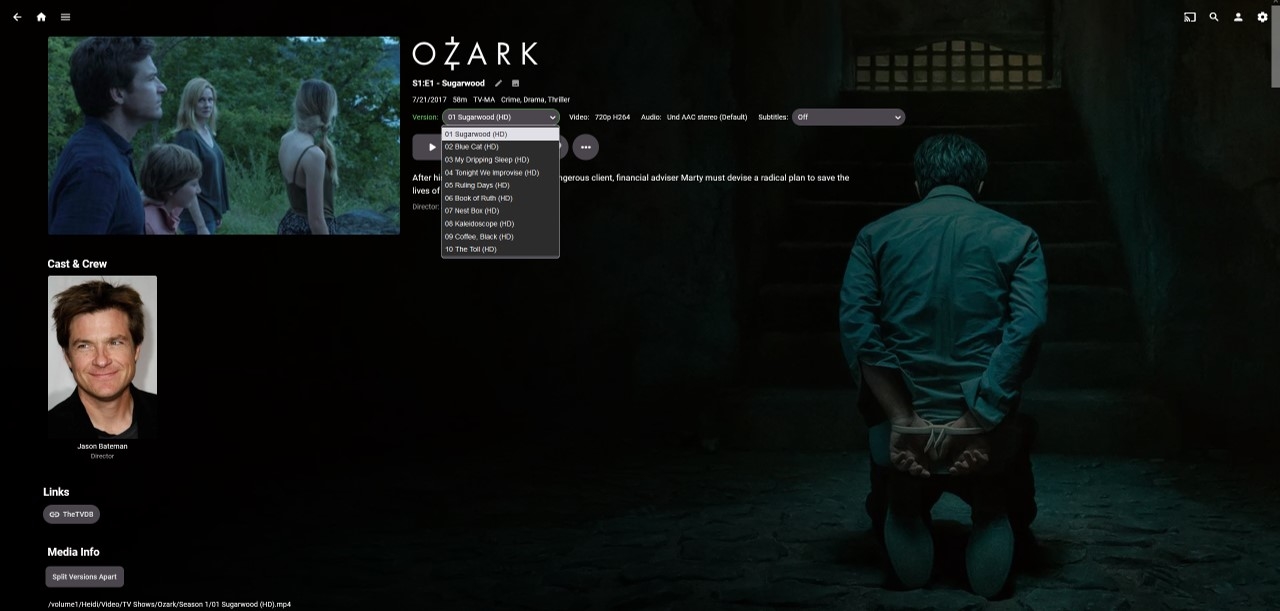Go back using the arrow icon
This screenshot has height=611, width=1280.
(17, 17)
